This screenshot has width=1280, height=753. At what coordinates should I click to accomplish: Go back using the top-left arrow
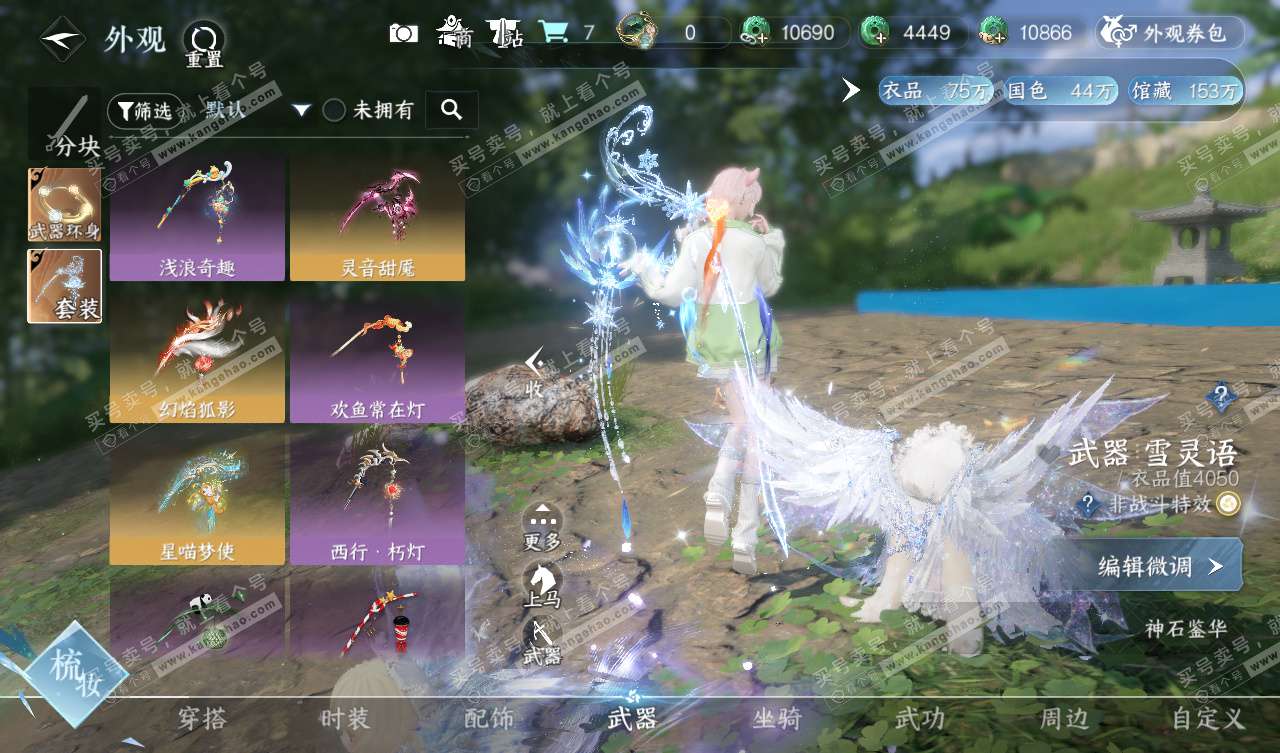(62, 38)
